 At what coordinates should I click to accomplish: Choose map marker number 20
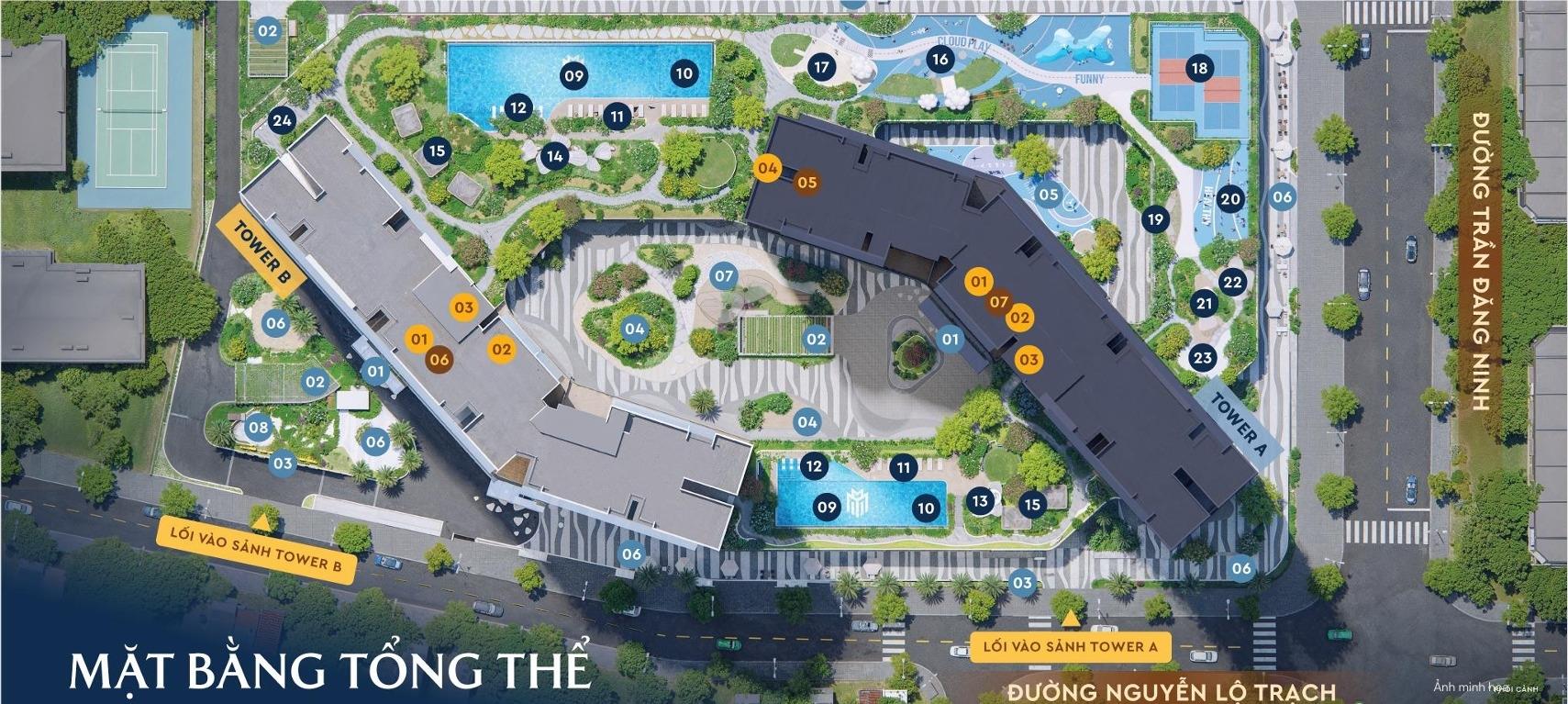(x=1230, y=198)
